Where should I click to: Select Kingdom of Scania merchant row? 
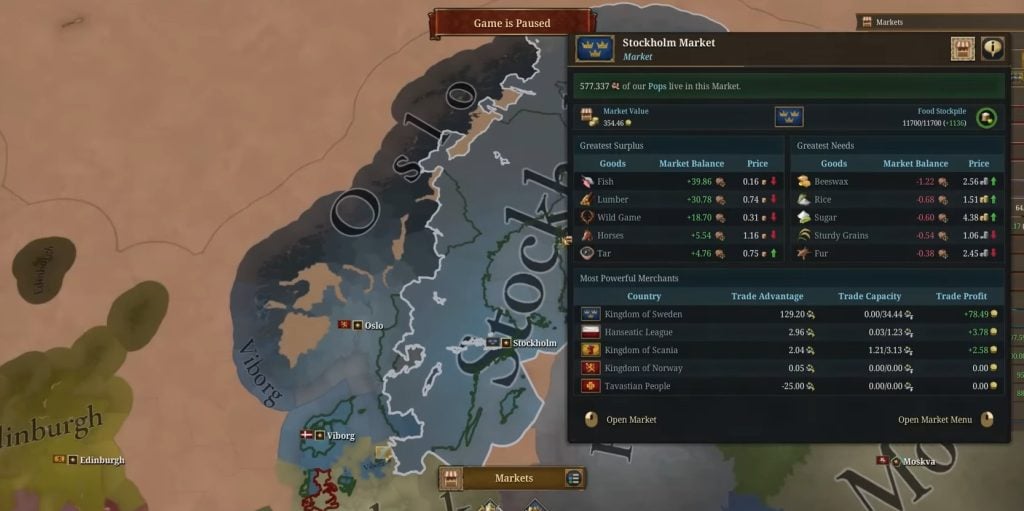click(789, 350)
